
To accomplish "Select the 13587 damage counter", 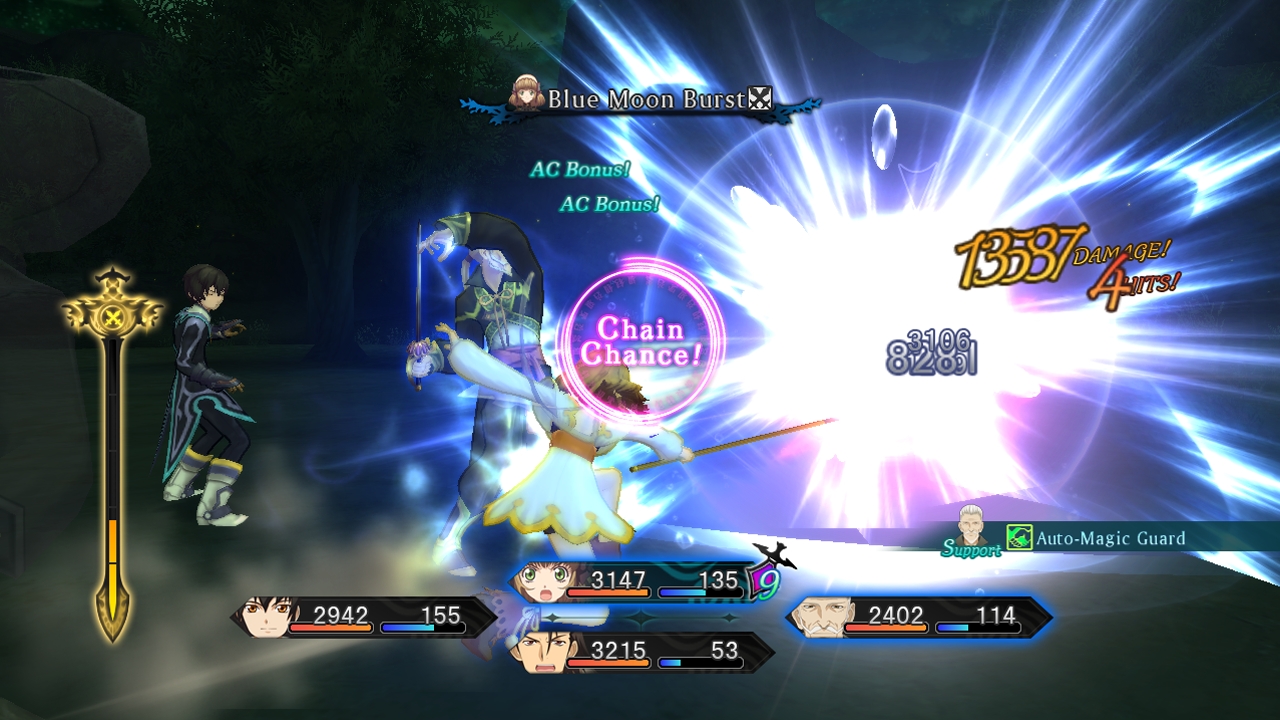I will click(1013, 253).
